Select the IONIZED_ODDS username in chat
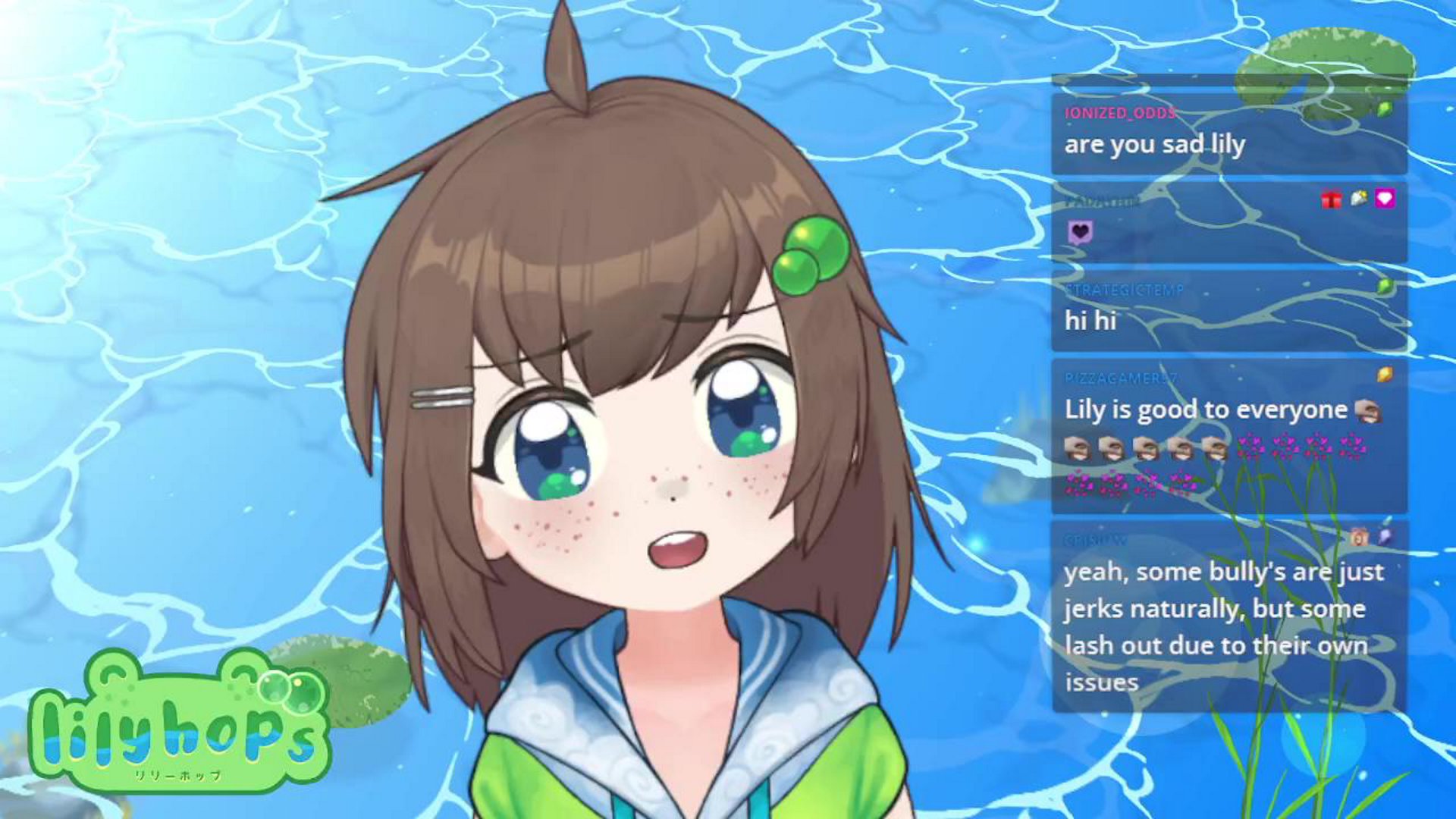The height and width of the screenshot is (819, 1456). (x=1120, y=113)
